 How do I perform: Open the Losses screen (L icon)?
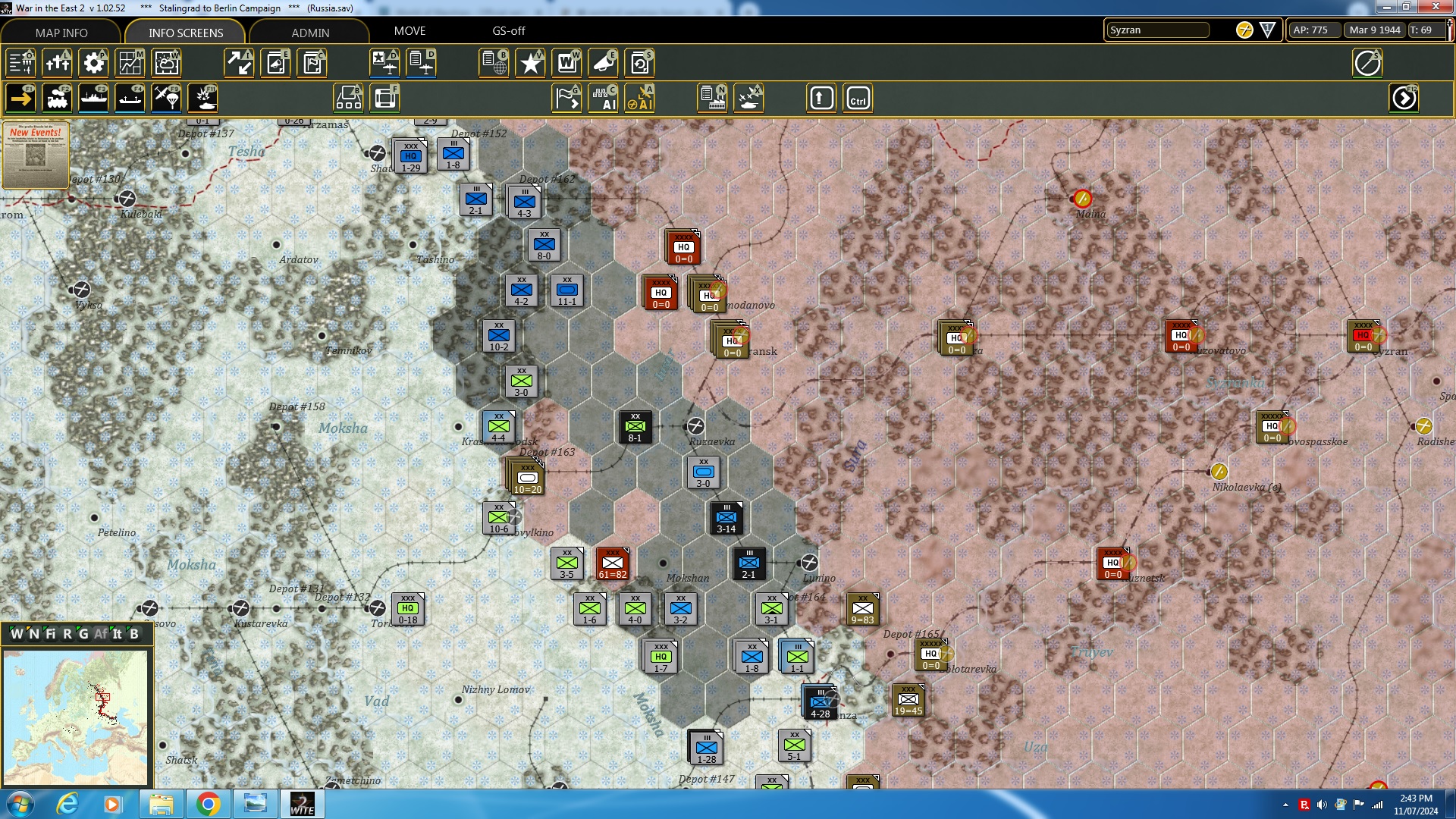point(58,63)
